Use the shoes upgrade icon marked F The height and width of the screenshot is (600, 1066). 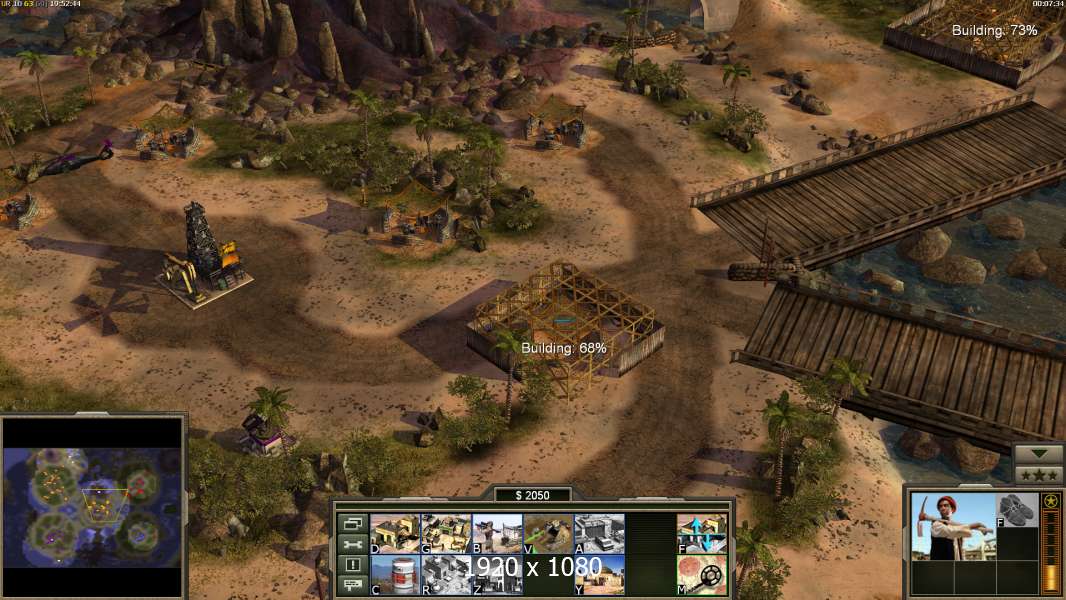[x=1017, y=509]
